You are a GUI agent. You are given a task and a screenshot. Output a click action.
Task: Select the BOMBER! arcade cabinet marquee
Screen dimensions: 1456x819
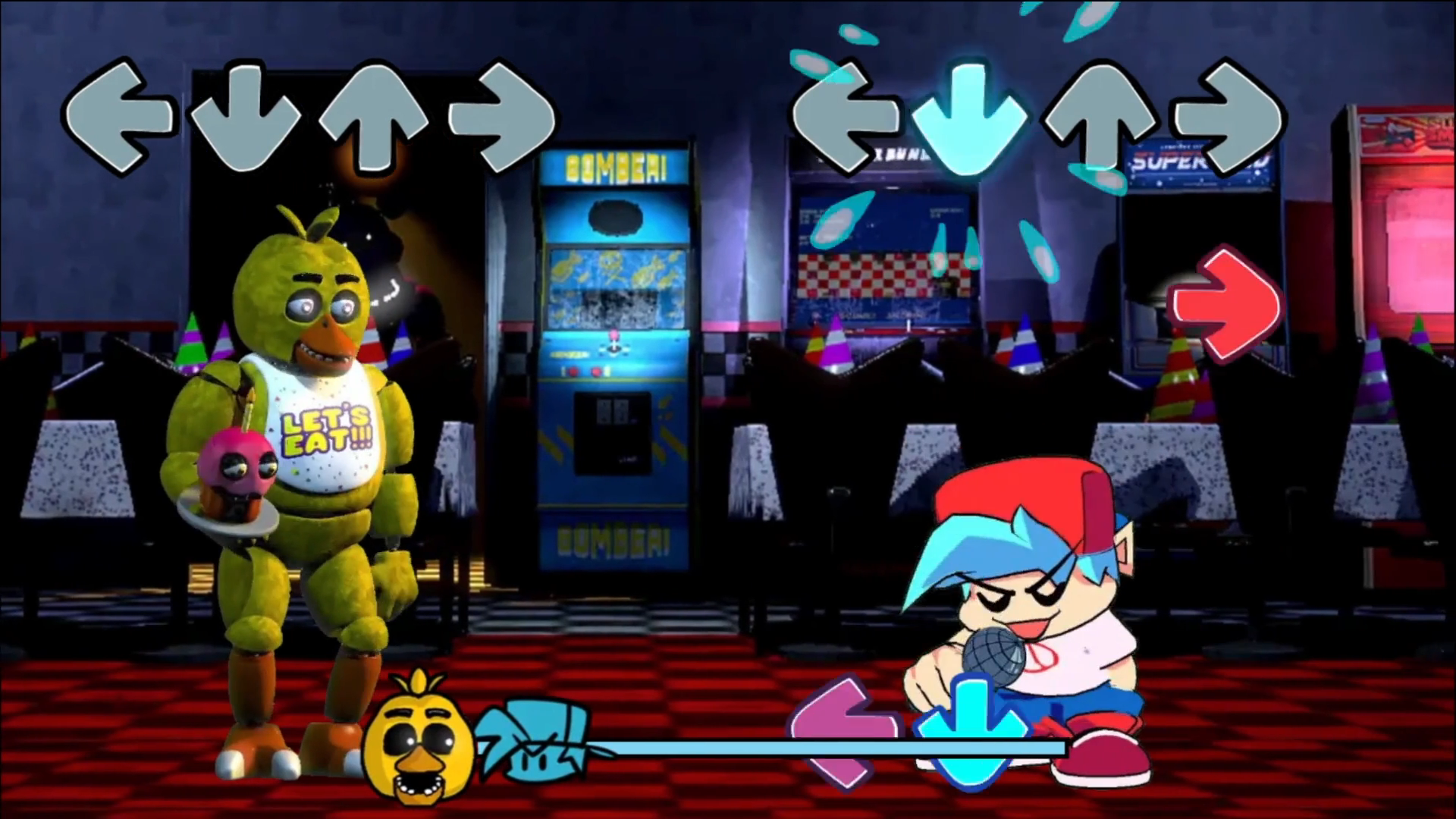[616, 165]
